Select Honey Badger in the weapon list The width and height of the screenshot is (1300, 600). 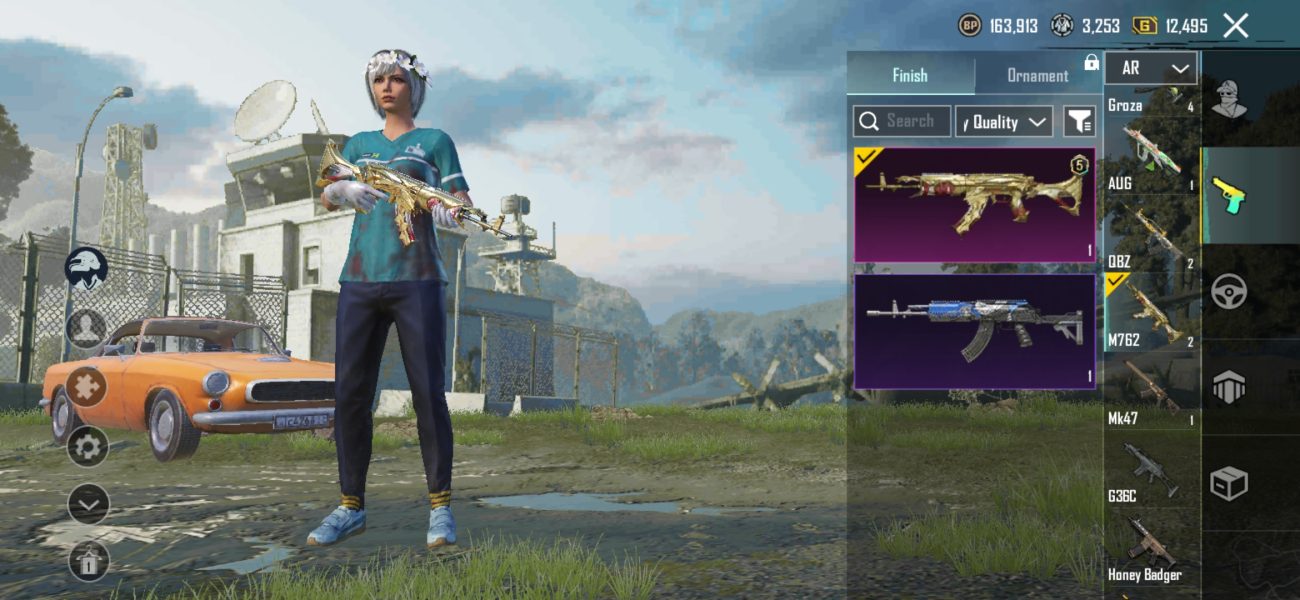(1151, 548)
